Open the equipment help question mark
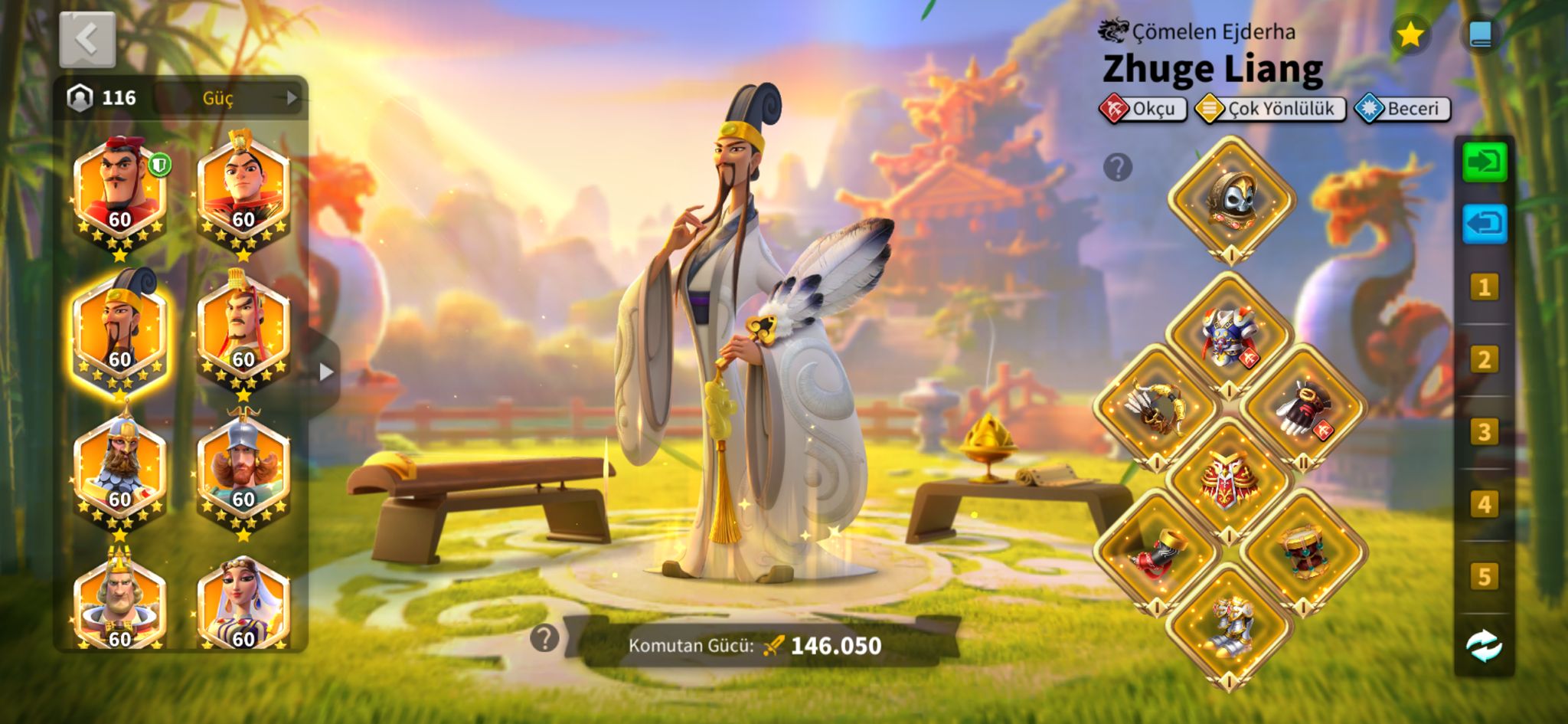The height and width of the screenshot is (724, 1568). (x=1118, y=167)
